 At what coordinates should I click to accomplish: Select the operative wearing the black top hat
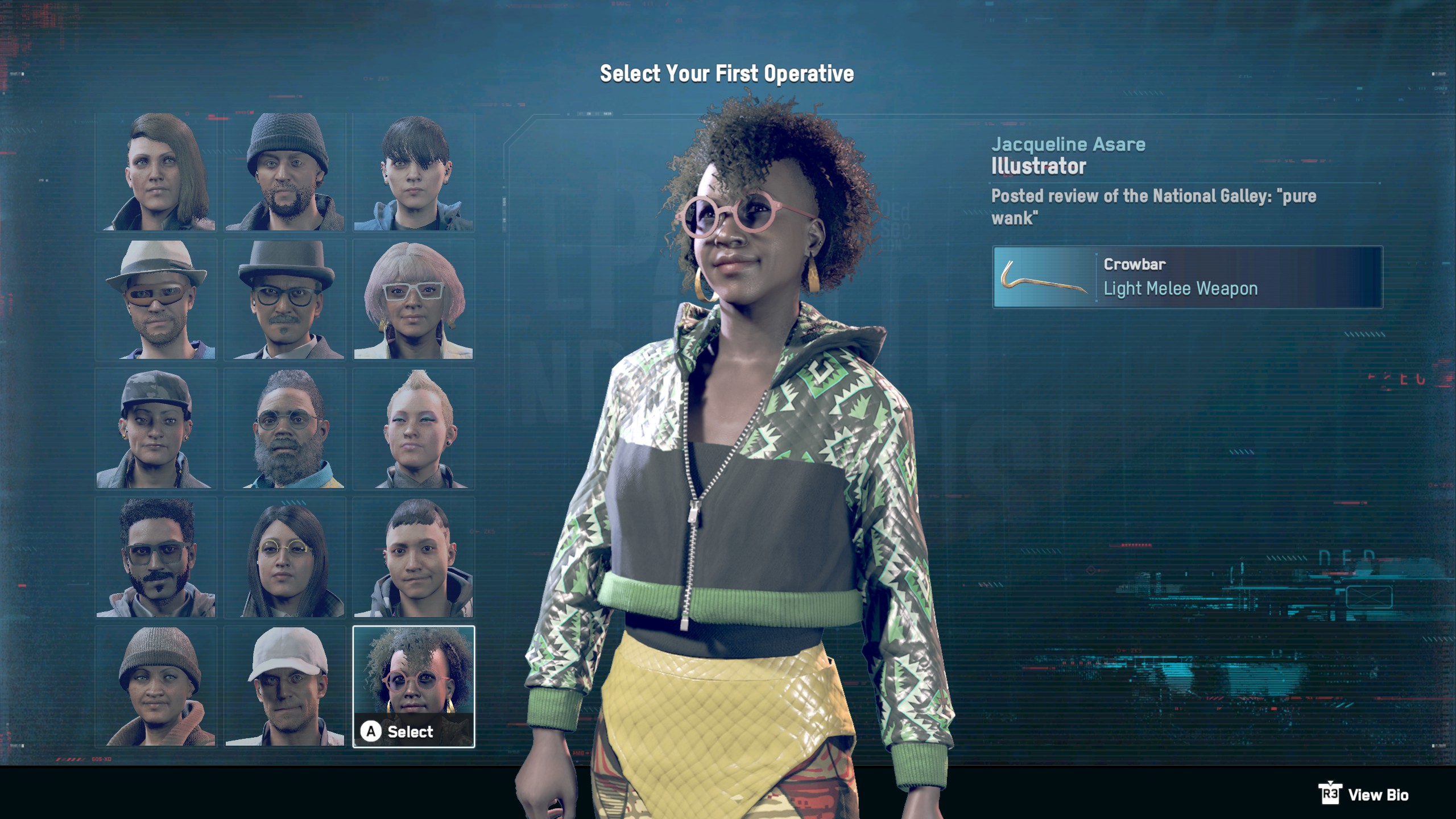(x=286, y=301)
